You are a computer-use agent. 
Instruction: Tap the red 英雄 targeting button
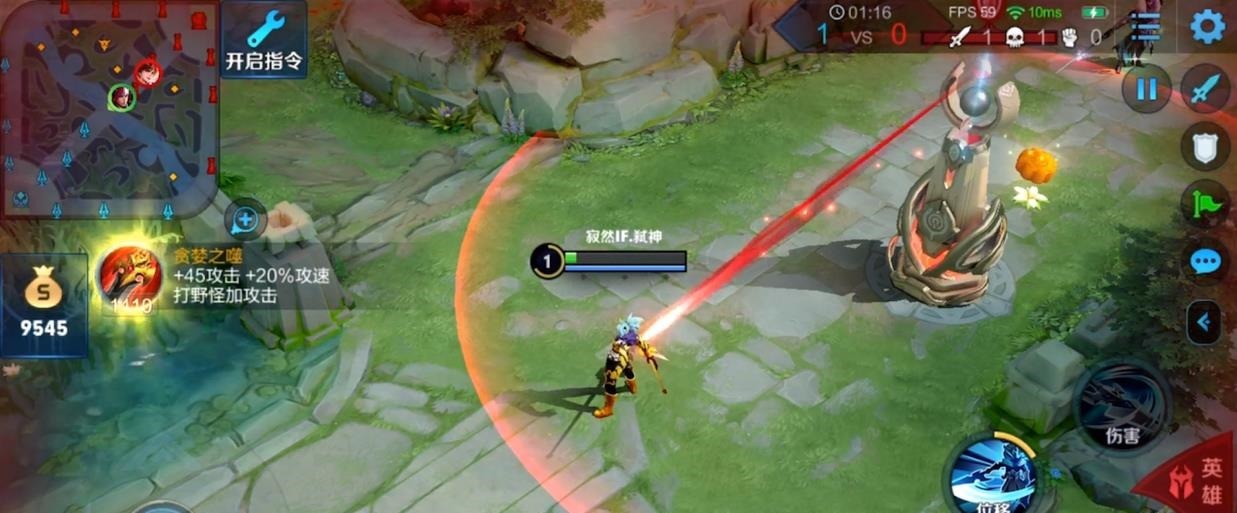1200,480
